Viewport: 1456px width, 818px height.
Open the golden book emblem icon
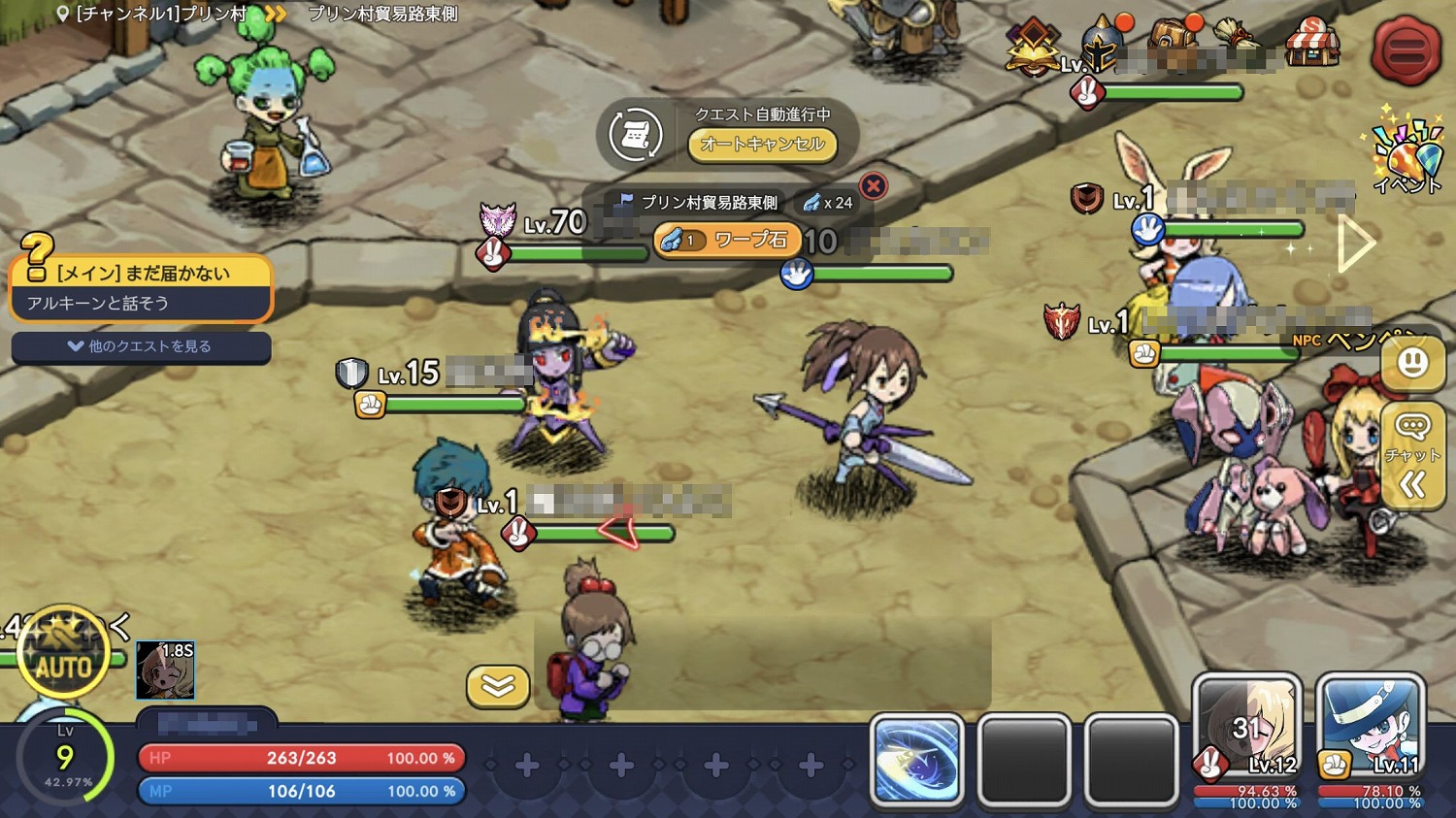click(1032, 46)
